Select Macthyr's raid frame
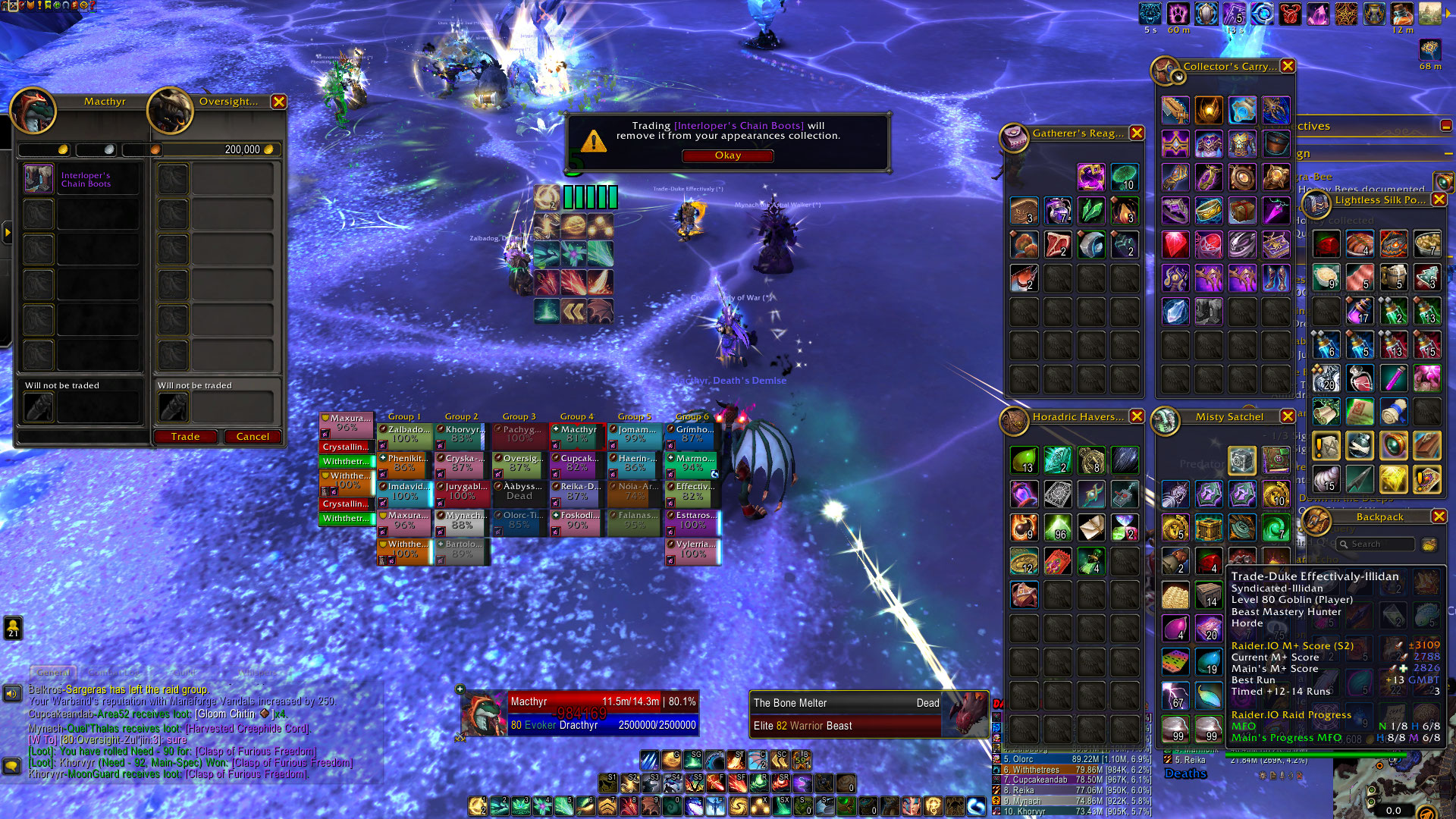The height and width of the screenshot is (819, 1456). [577, 435]
